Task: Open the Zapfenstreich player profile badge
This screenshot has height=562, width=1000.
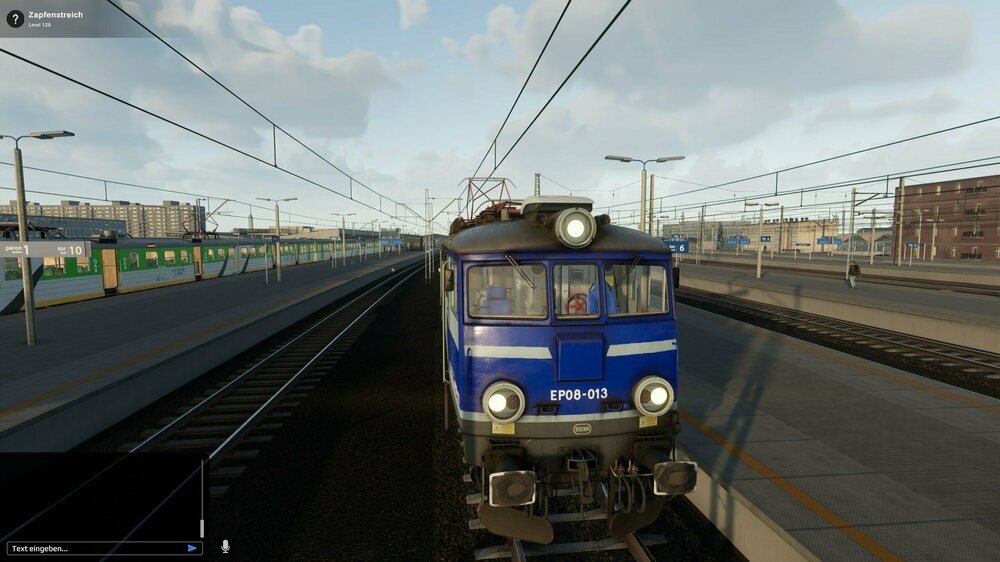Action: [60, 18]
